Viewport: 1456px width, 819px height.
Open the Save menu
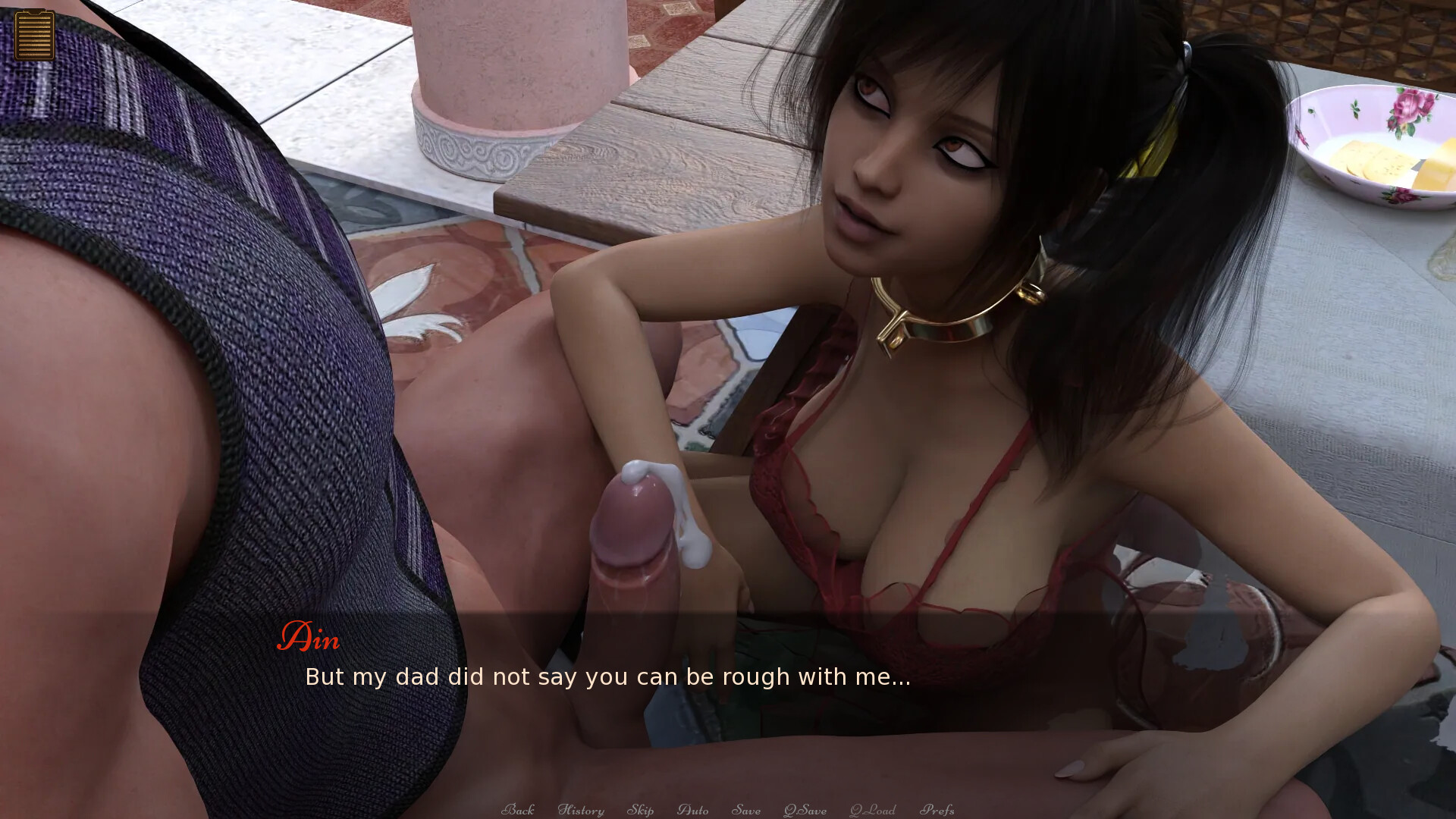(x=745, y=810)
